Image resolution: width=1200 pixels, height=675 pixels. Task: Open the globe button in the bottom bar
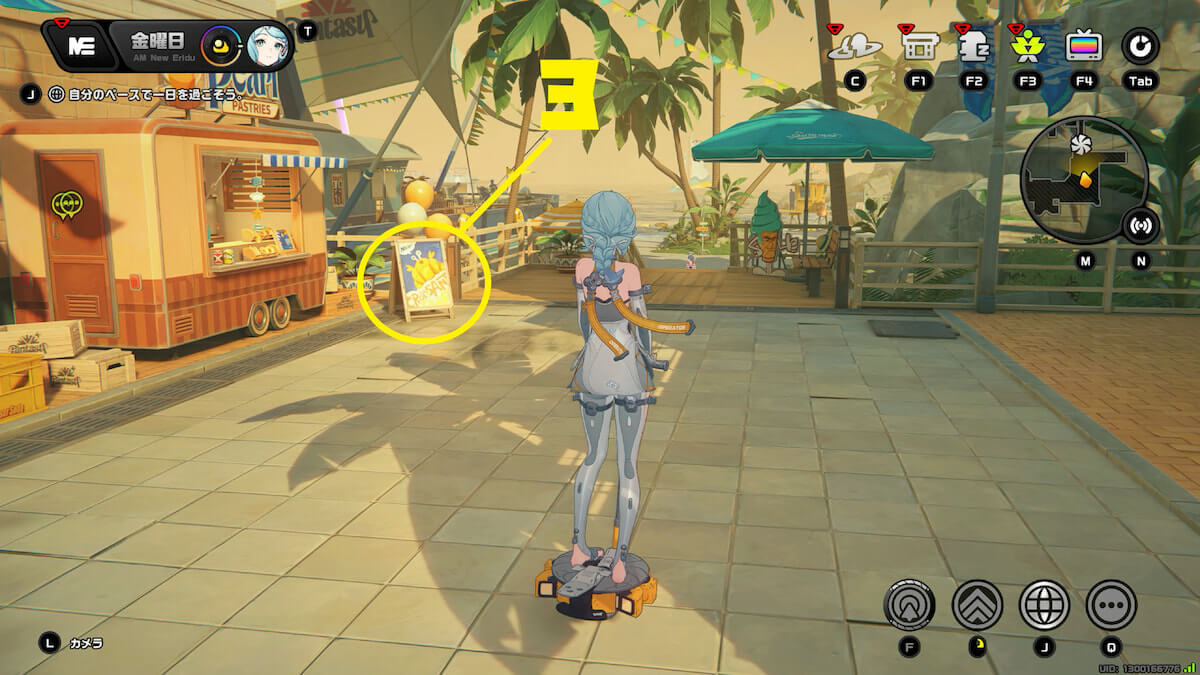tap(1044, 605)
